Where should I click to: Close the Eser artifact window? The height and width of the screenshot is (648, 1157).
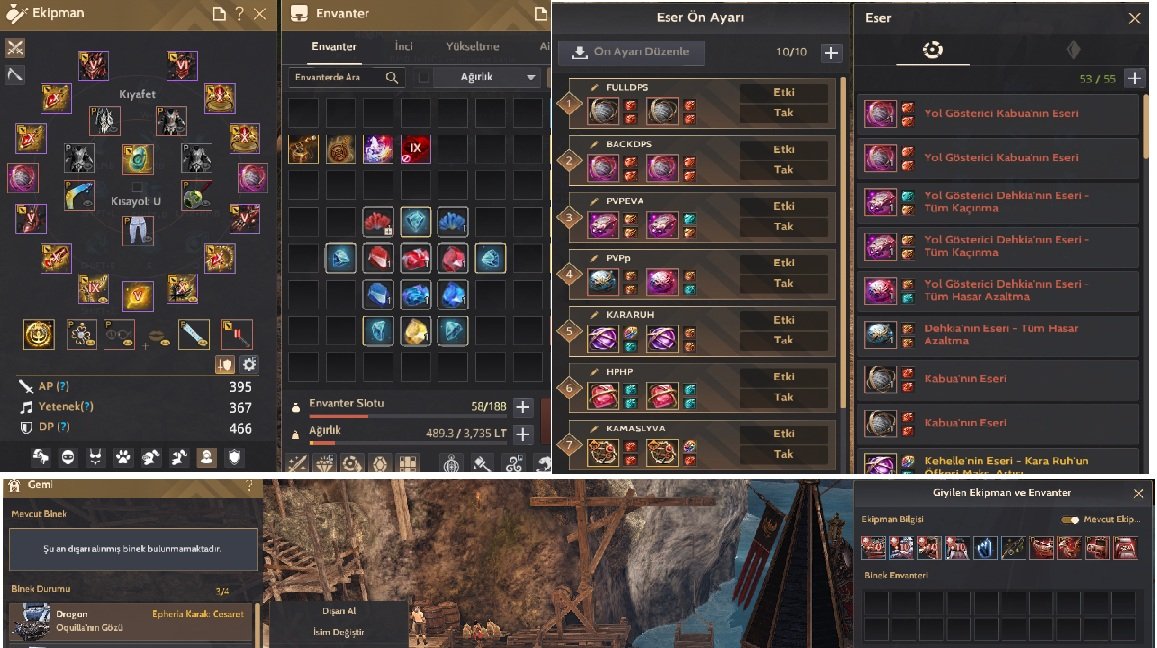coord(1134,18)
